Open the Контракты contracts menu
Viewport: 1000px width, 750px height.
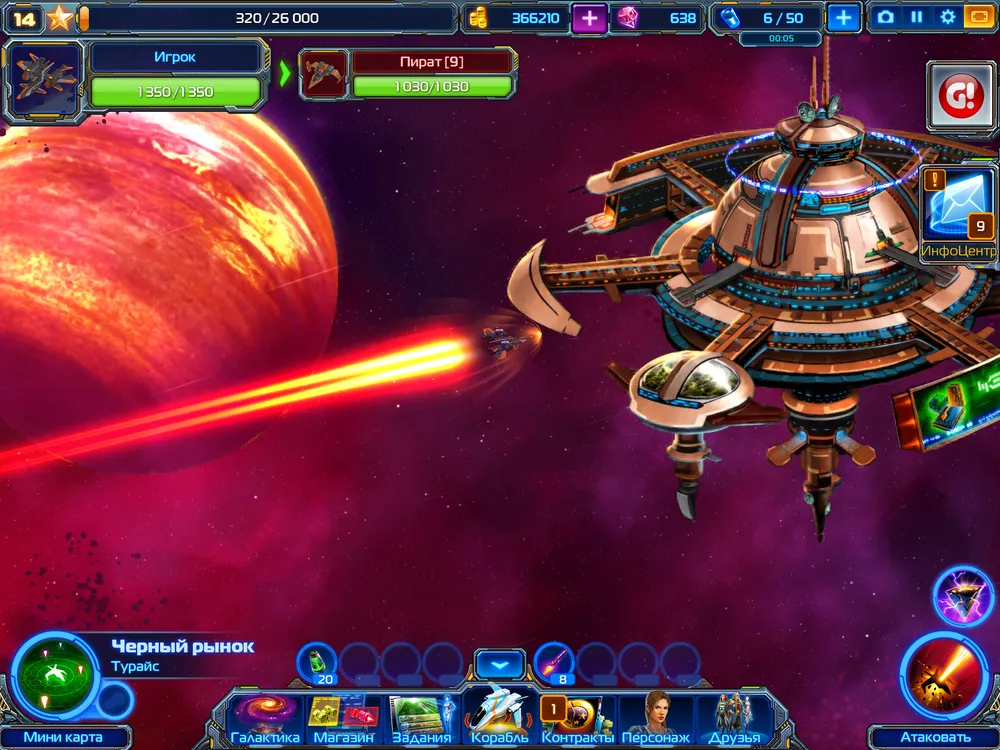pyautogui.click(x=577, y=716)
